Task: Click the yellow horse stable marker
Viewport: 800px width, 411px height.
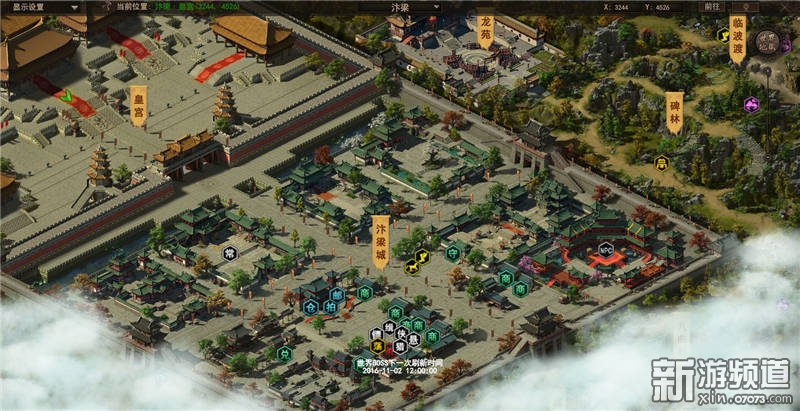Action: tap(411, 265)
